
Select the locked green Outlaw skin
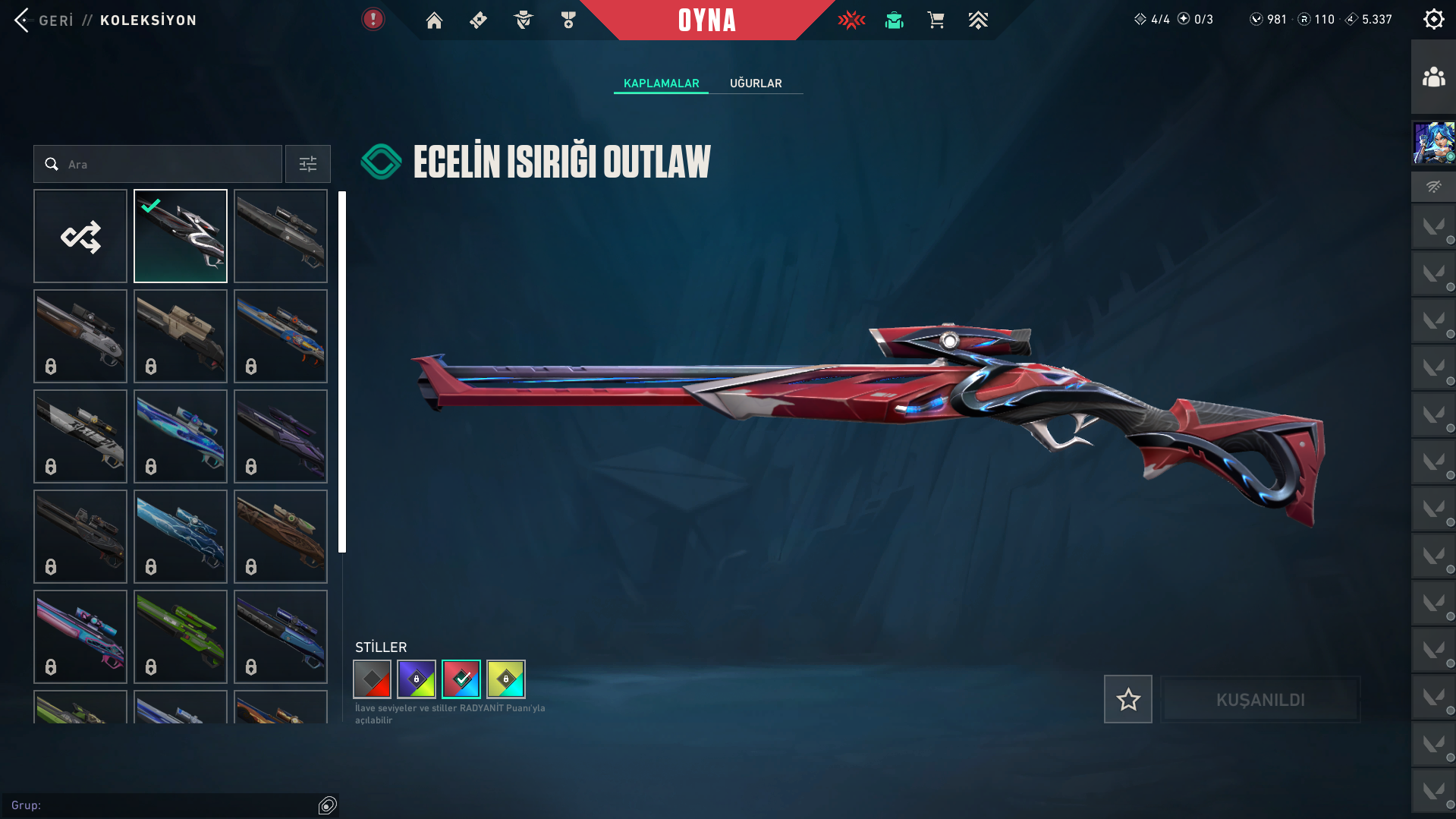click(x=181, y=637)
